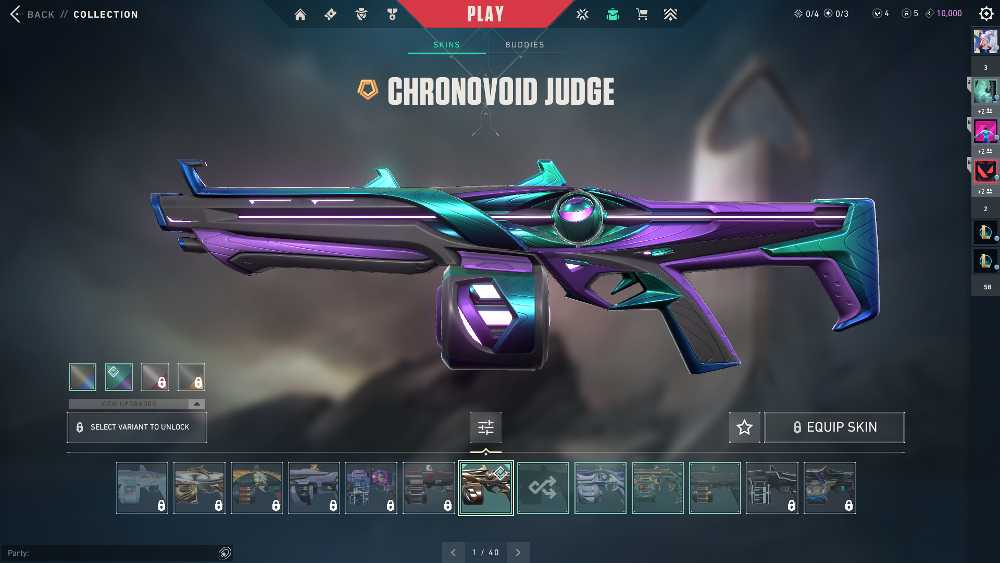
Task: Expand the View Upgrades dropdown
Action: coord(136,404)
